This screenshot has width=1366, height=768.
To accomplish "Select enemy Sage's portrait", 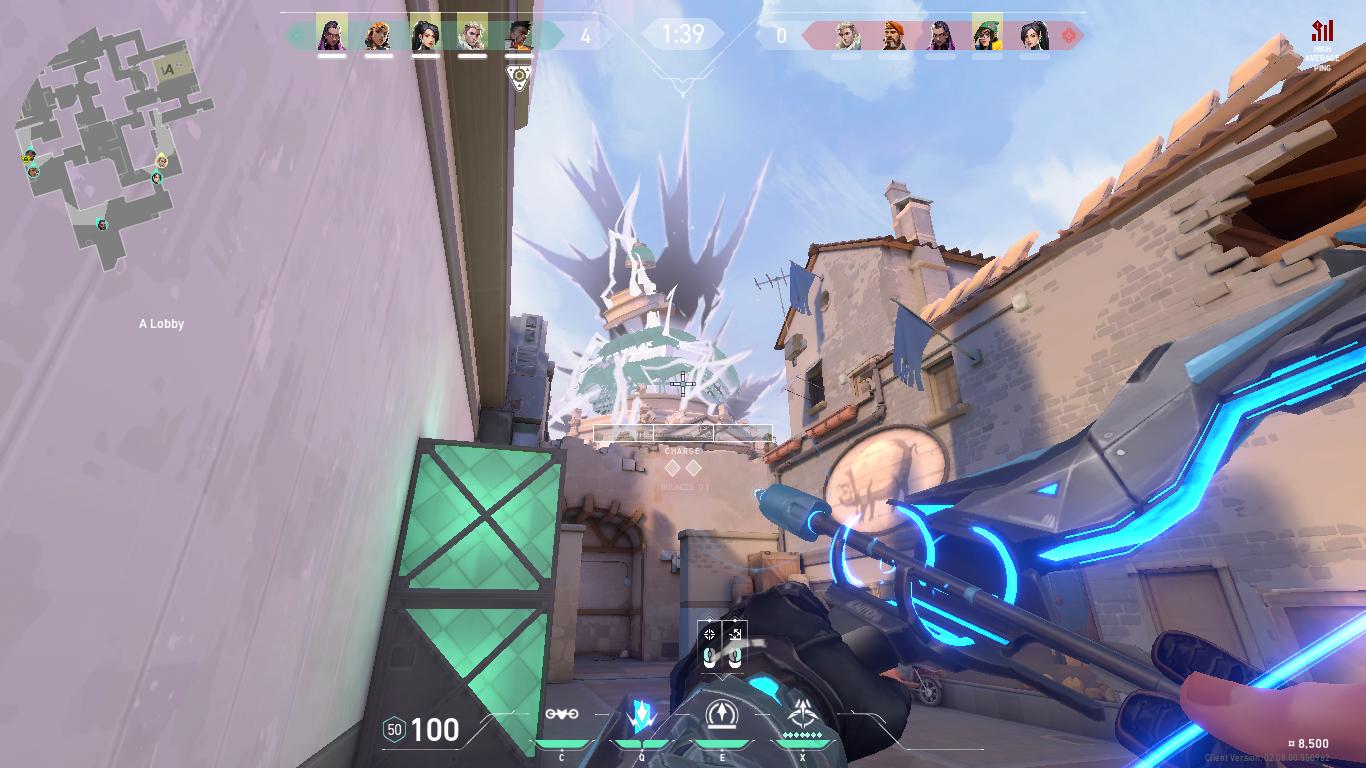I will click(x=1034, y=36).
